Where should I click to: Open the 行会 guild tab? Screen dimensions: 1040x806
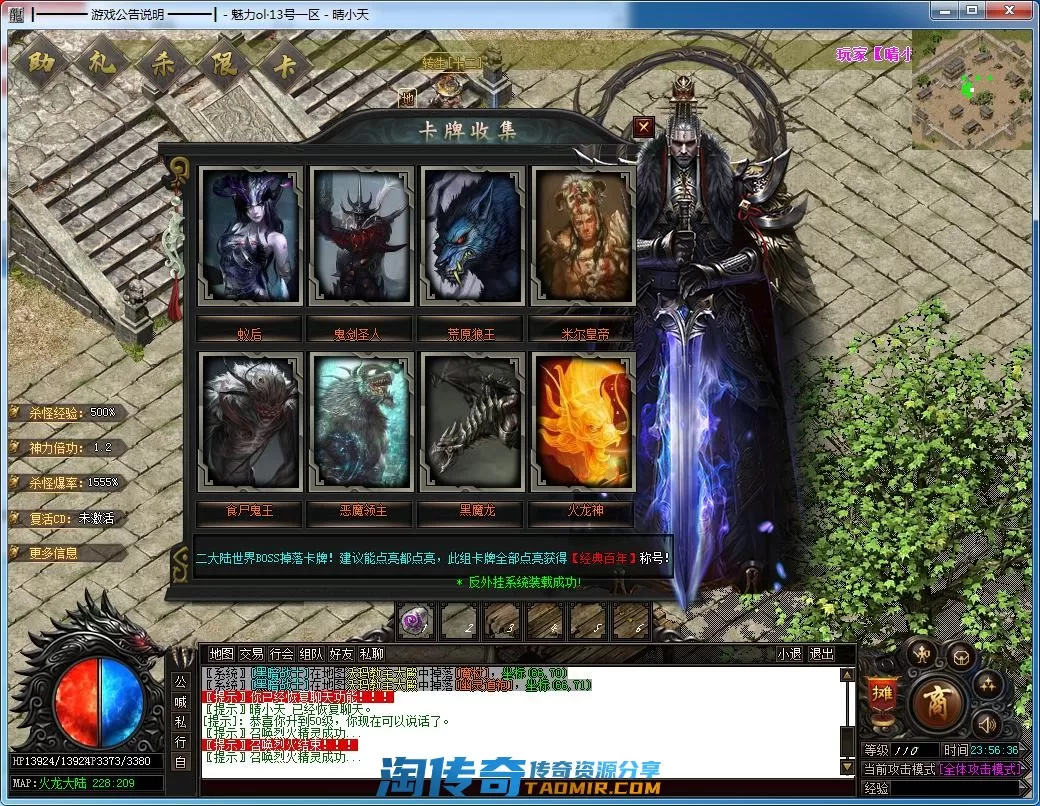pyautogui.click(x=282, y=654)
